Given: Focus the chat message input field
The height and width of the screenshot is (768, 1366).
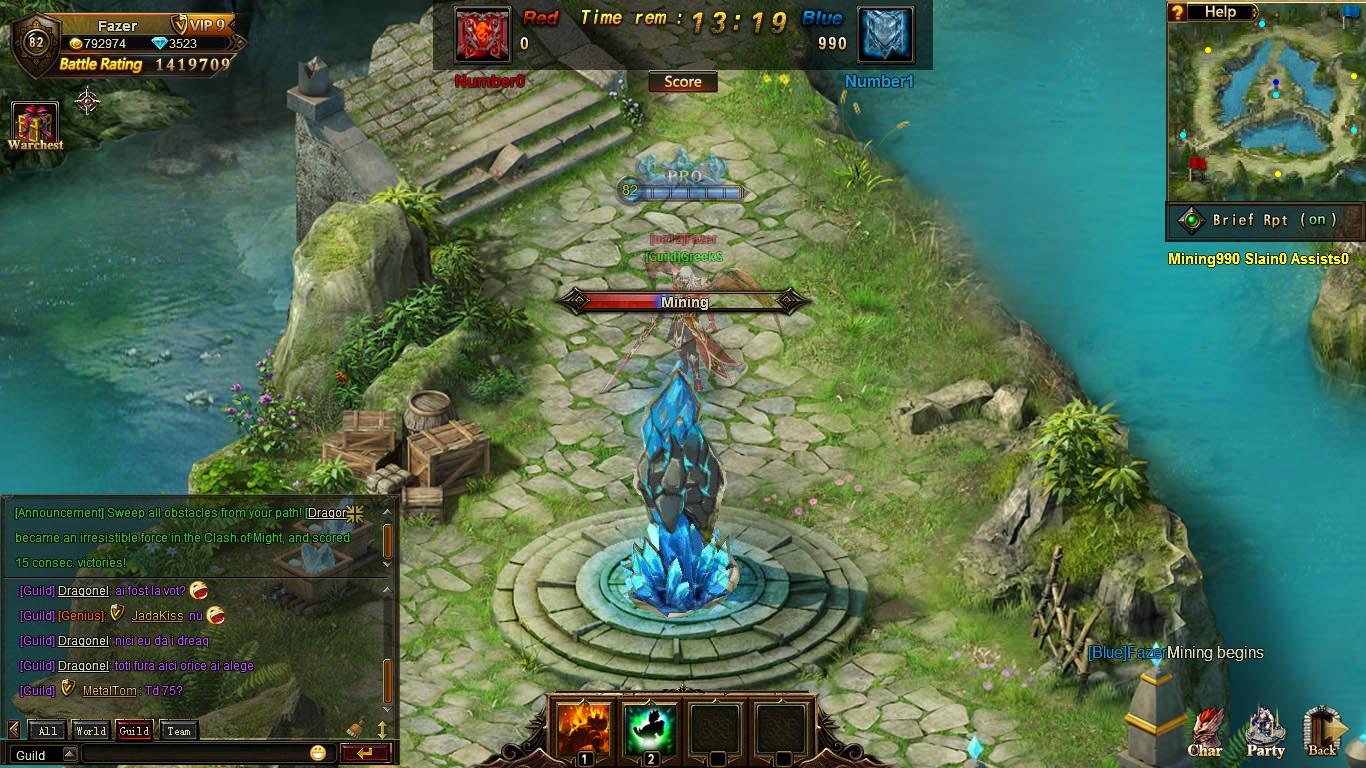Looking at the screenshot, I should [x=195, y=754].
